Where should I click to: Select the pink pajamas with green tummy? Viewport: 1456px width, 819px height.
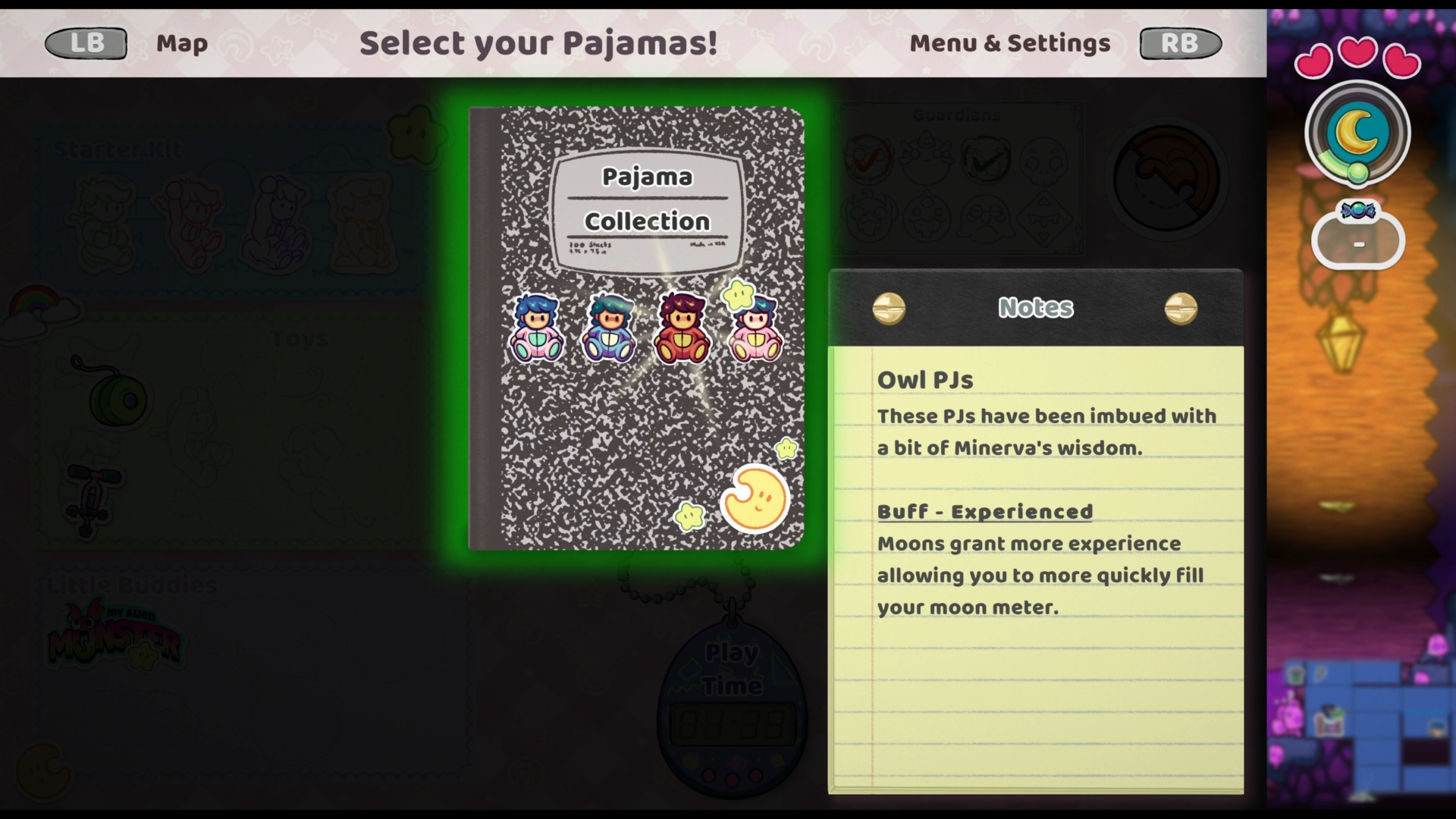pyautogui.click(x=536, y=329)
